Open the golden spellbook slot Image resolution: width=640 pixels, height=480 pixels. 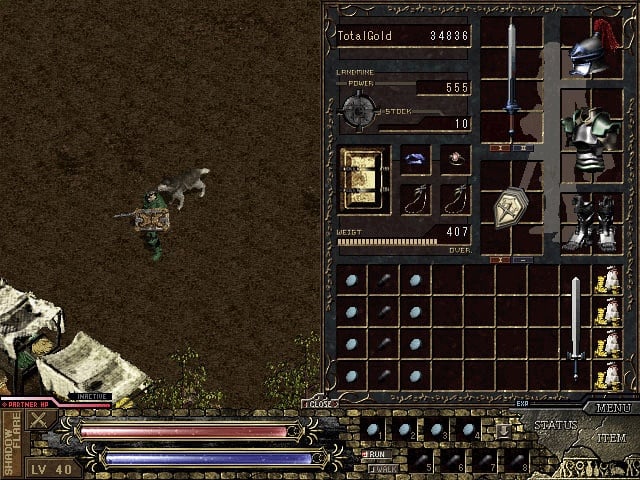coord(362,178)
